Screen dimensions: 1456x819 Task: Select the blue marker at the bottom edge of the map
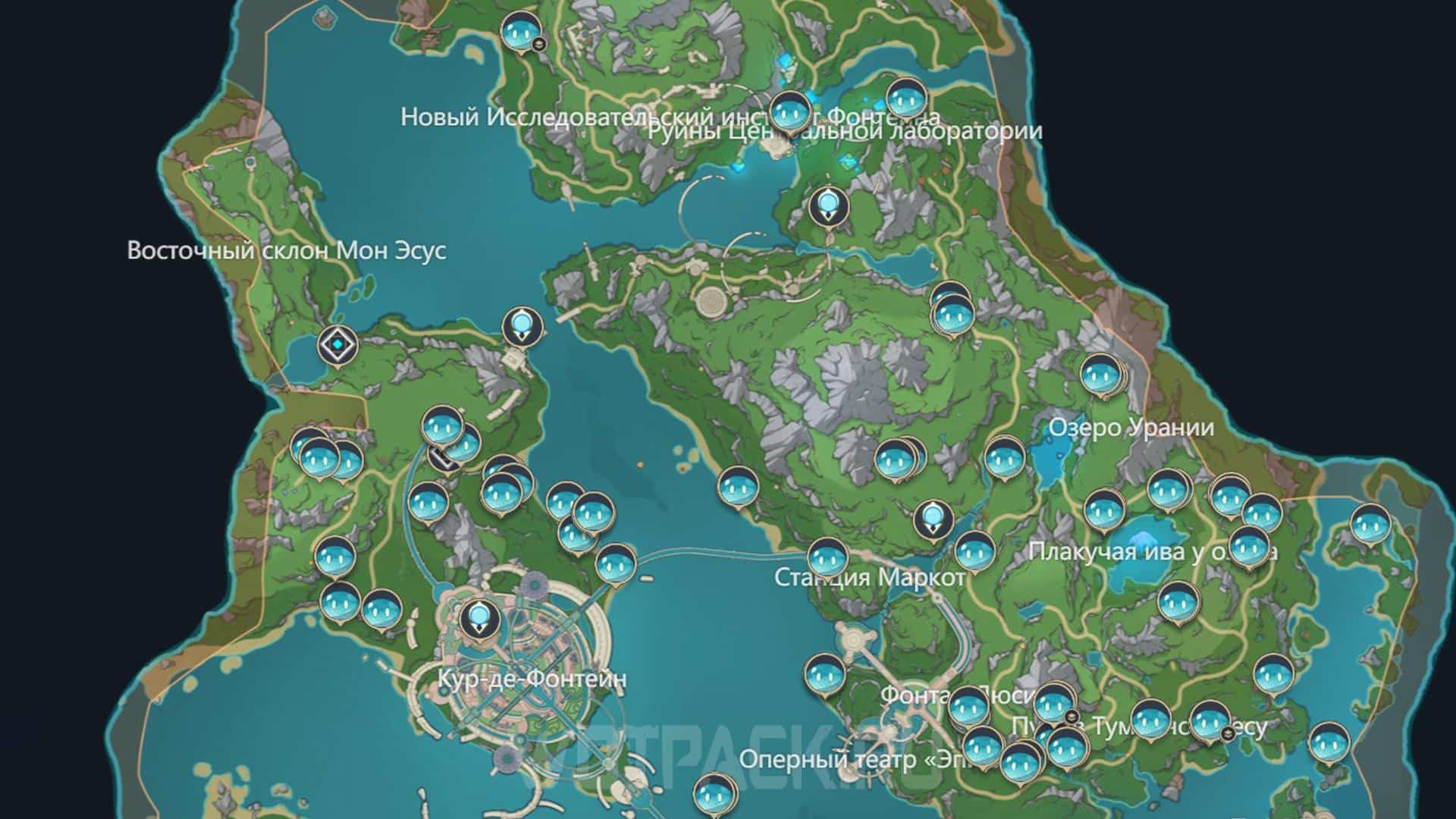click(x=713, y=795)
